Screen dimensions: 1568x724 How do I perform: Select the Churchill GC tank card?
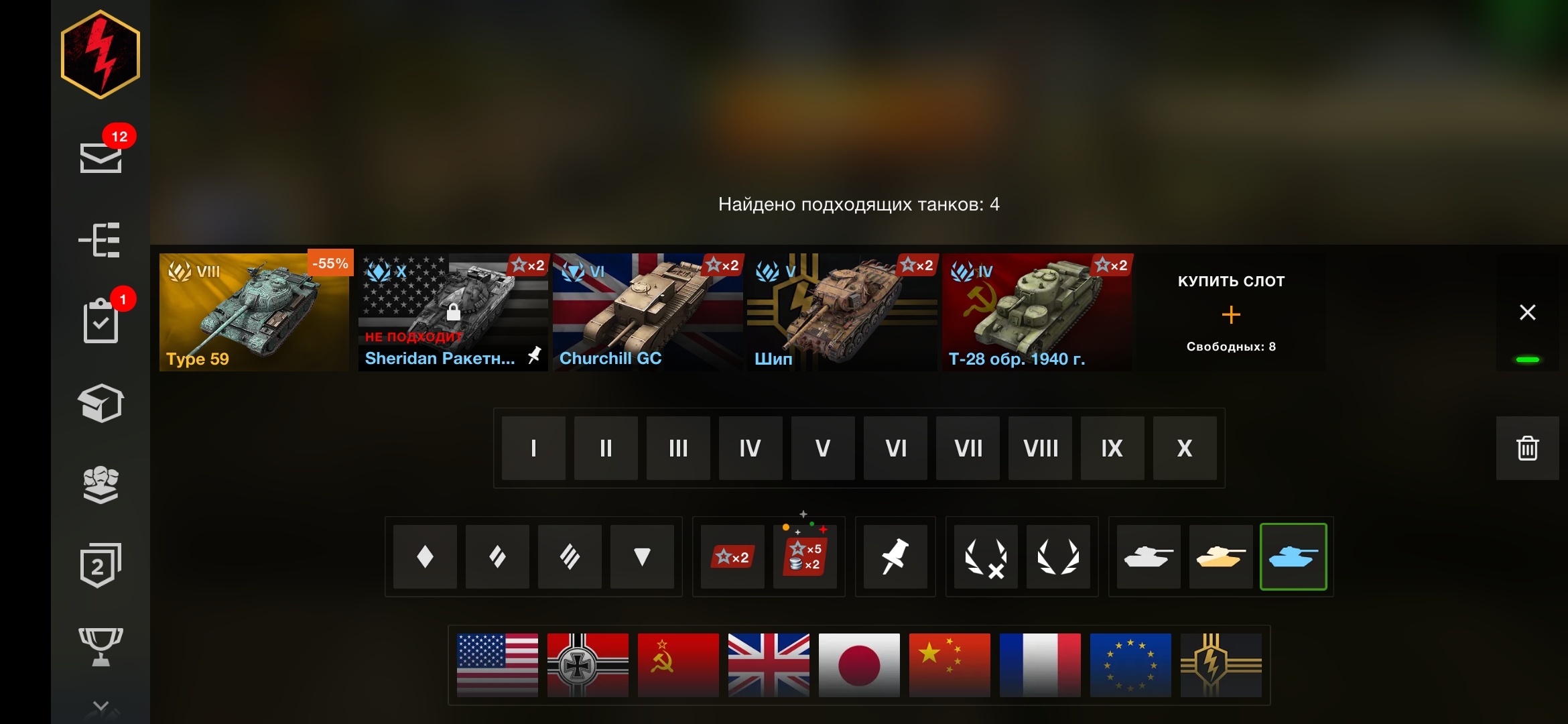click(x=647, y=312)
